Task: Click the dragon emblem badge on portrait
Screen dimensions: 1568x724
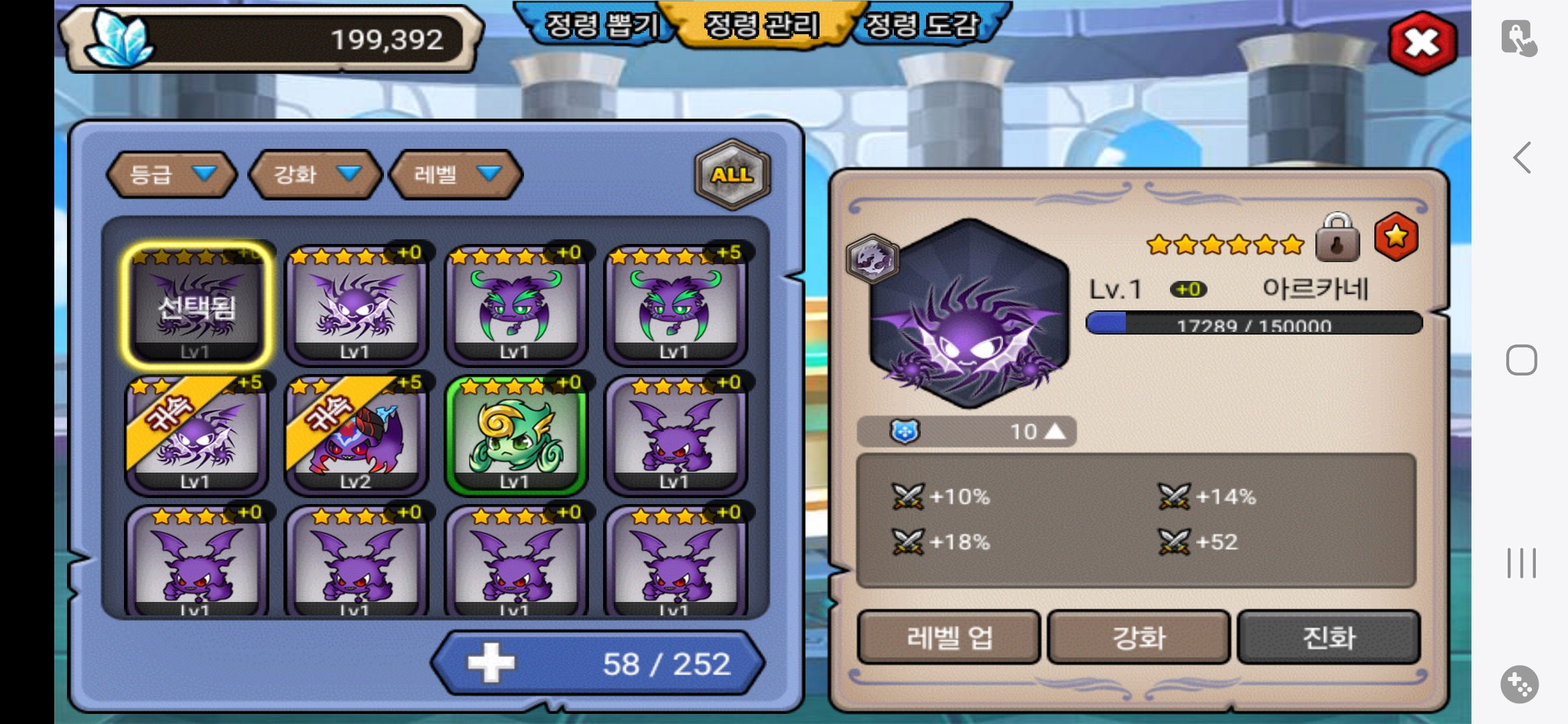Action: pyautogui.click(x=872, y=258)
